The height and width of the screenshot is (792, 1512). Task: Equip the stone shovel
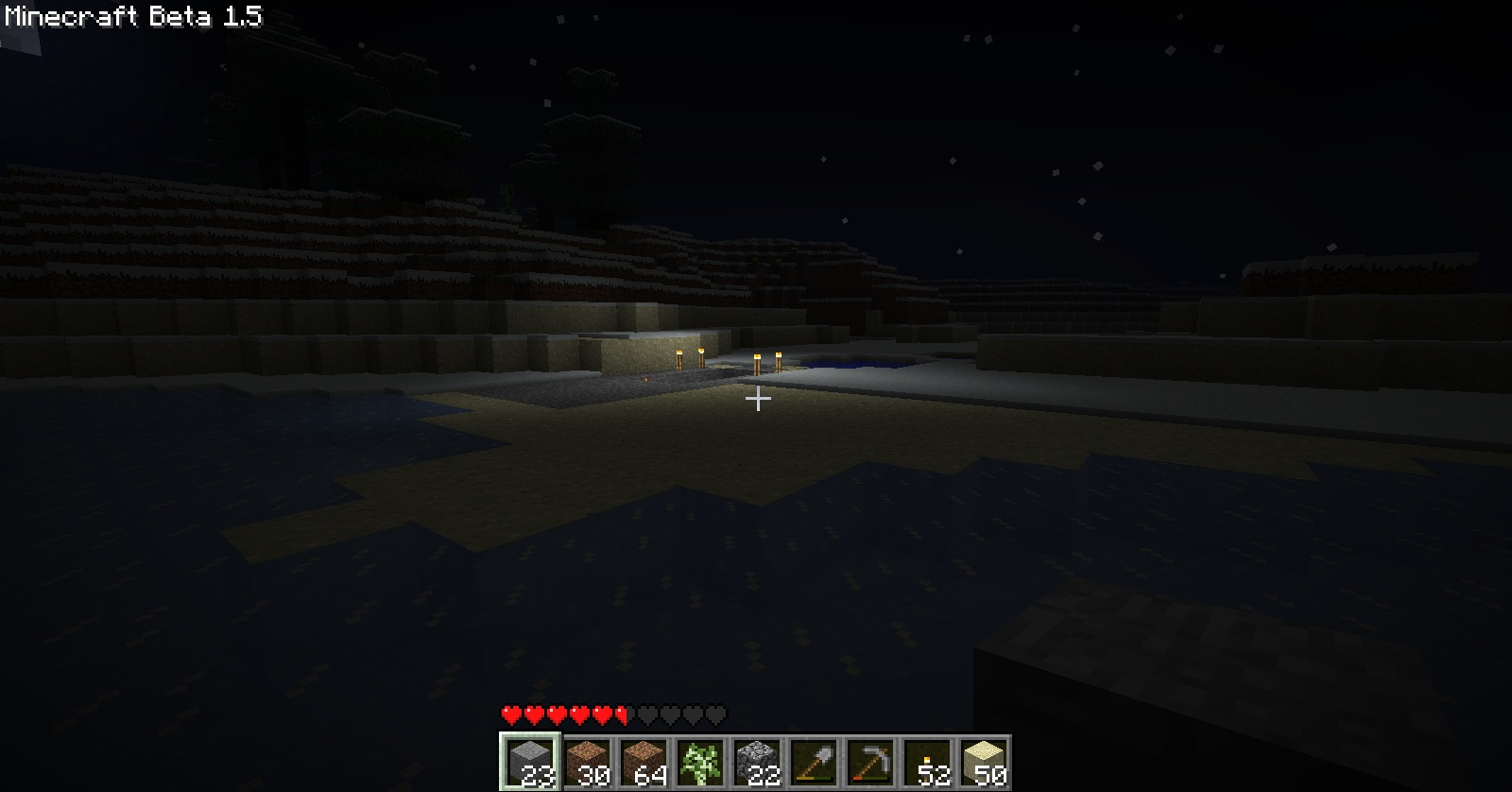(x=814, y=762)
